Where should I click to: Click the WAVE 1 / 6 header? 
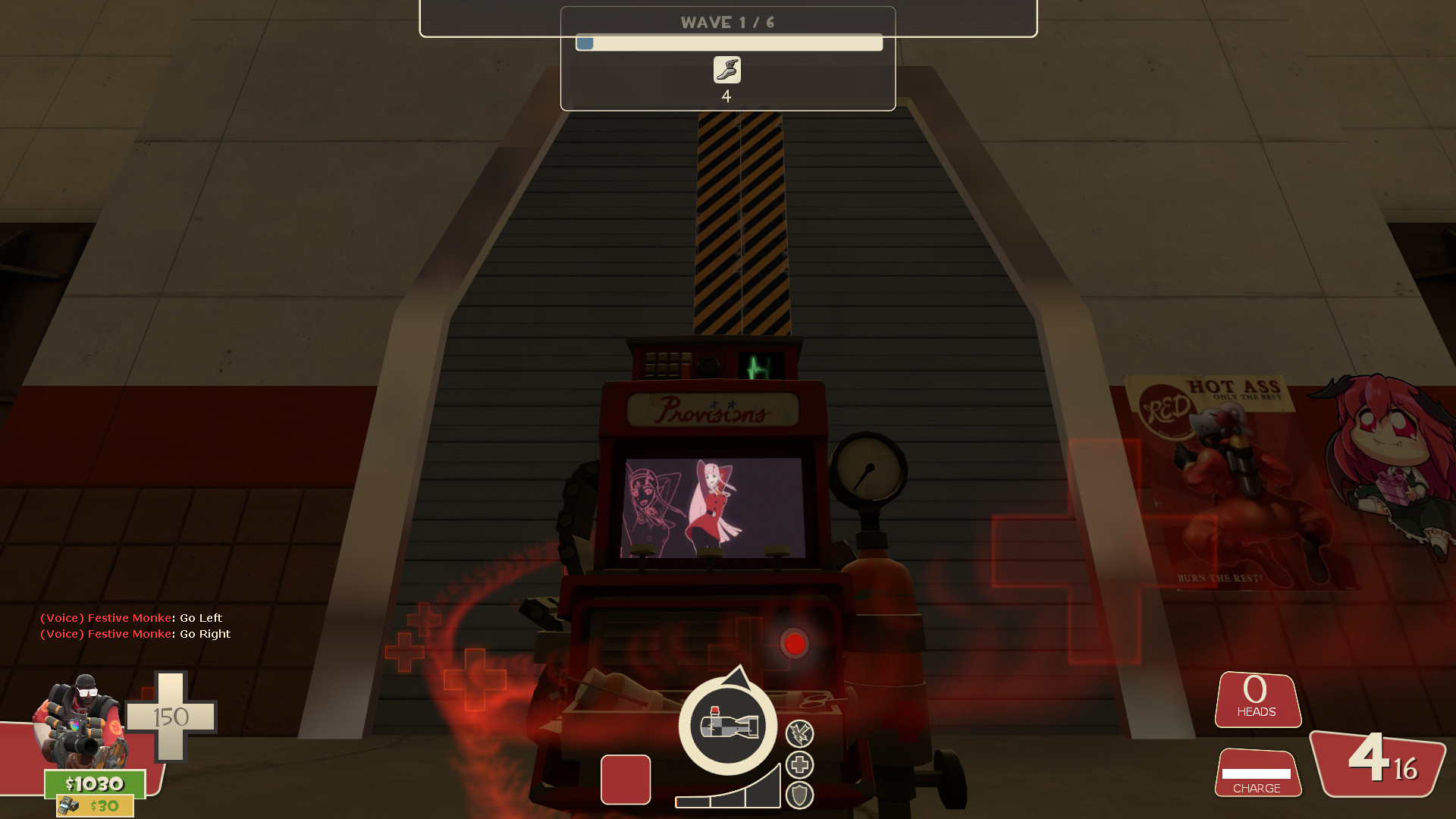pyautogui.click(x=726, y=22)
